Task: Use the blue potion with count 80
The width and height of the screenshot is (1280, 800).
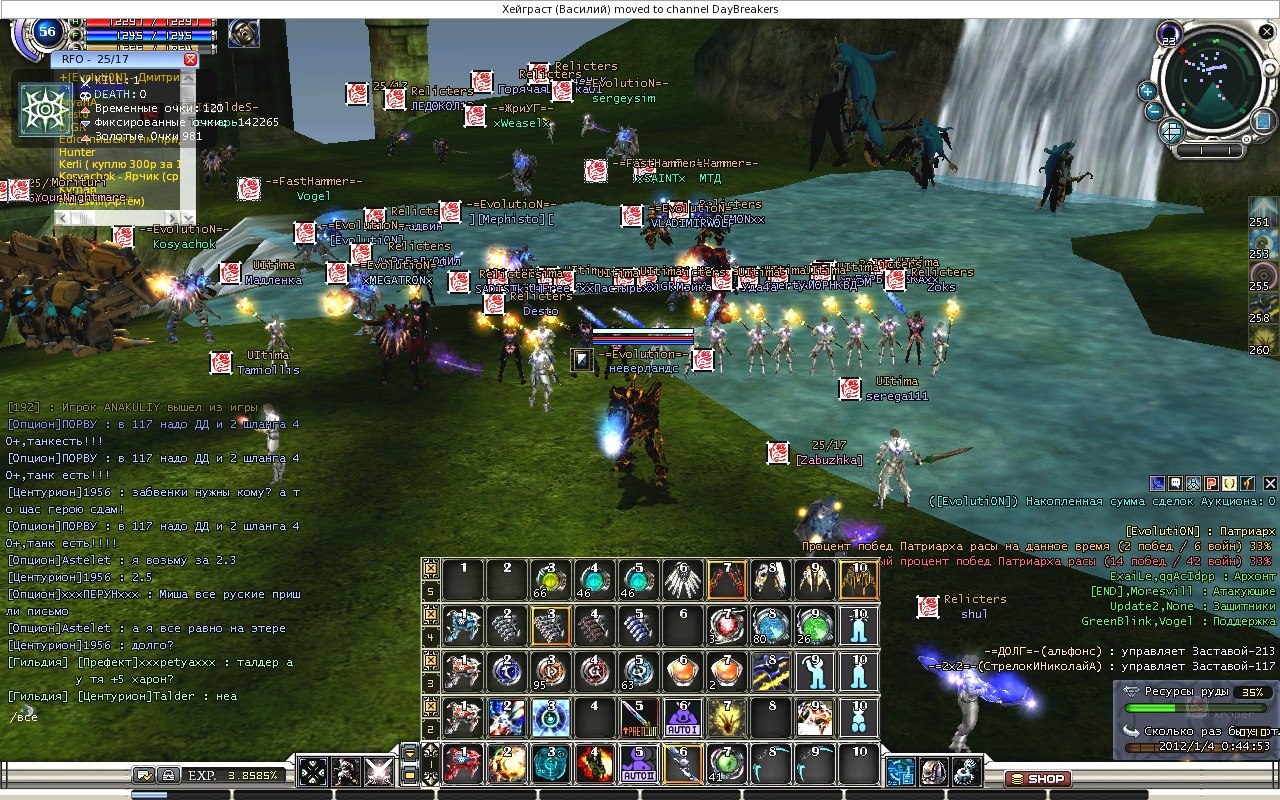Action: point(771,626)
